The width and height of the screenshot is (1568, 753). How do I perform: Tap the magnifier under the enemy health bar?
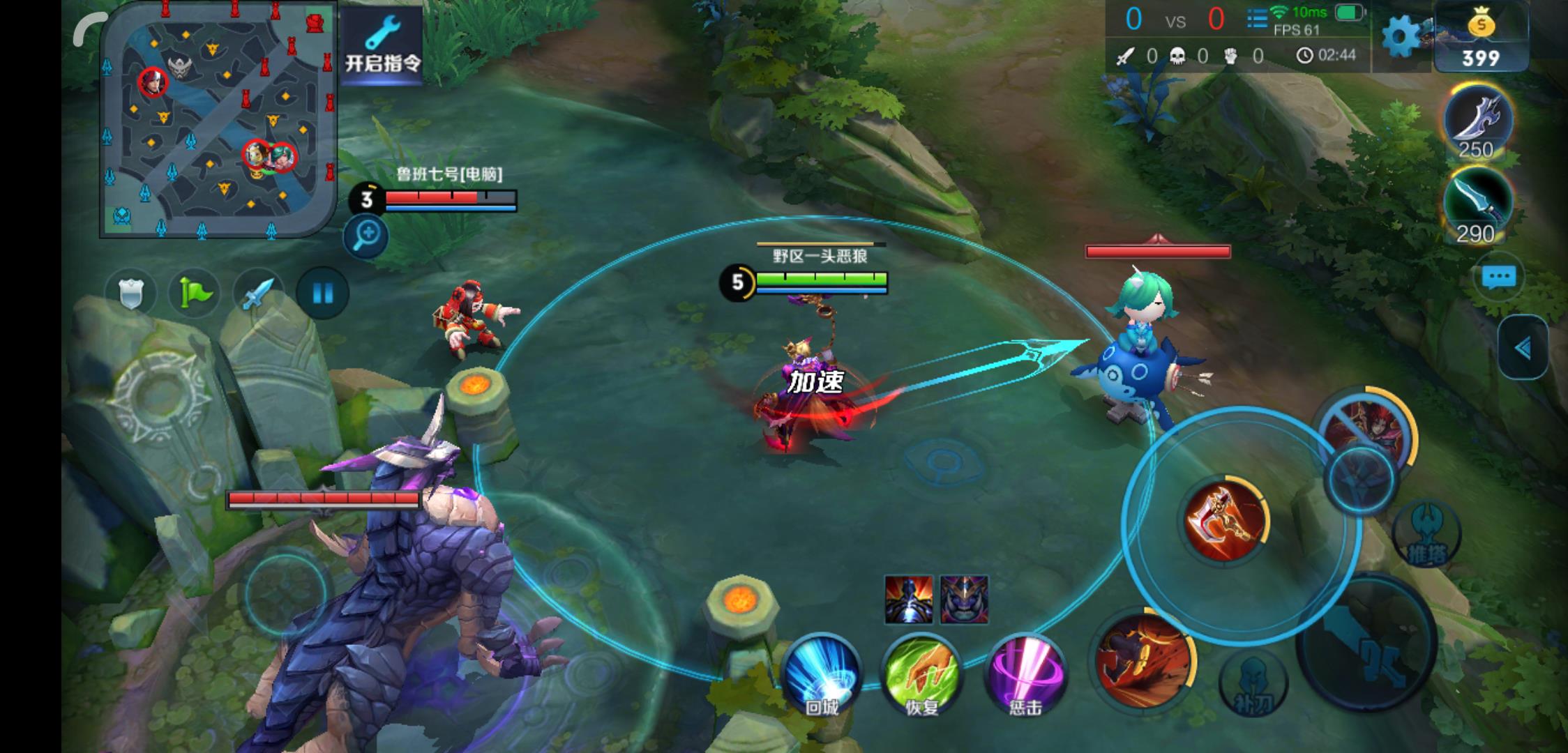coord(365,236)
